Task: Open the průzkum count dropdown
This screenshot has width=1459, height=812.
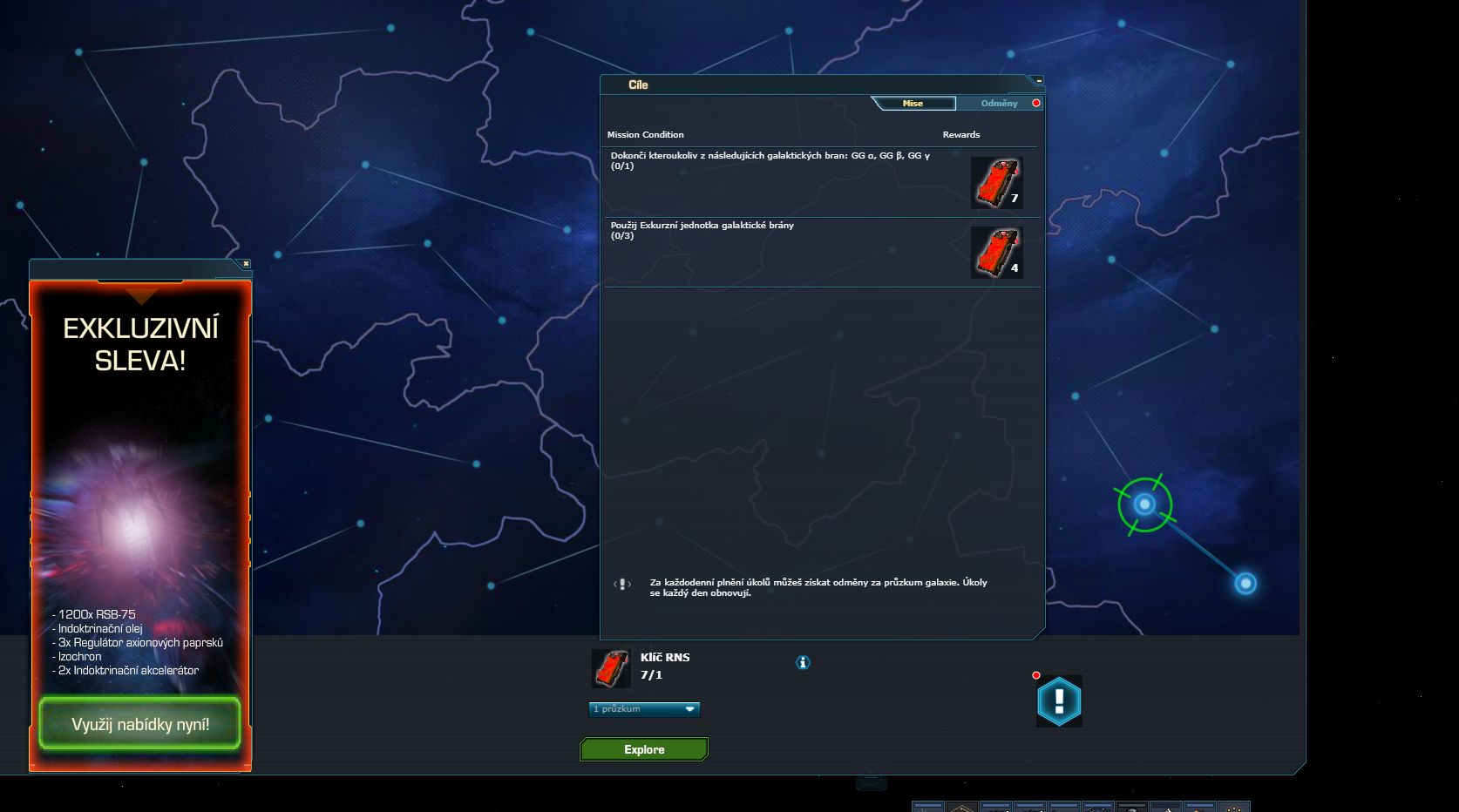Action: pos(644,709)
